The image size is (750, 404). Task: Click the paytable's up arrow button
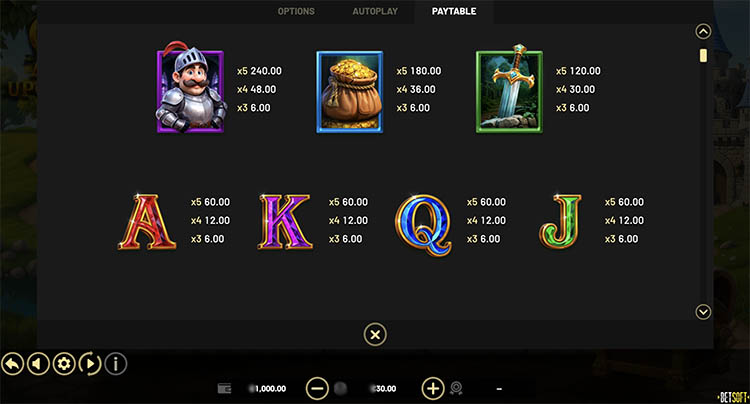703,31
